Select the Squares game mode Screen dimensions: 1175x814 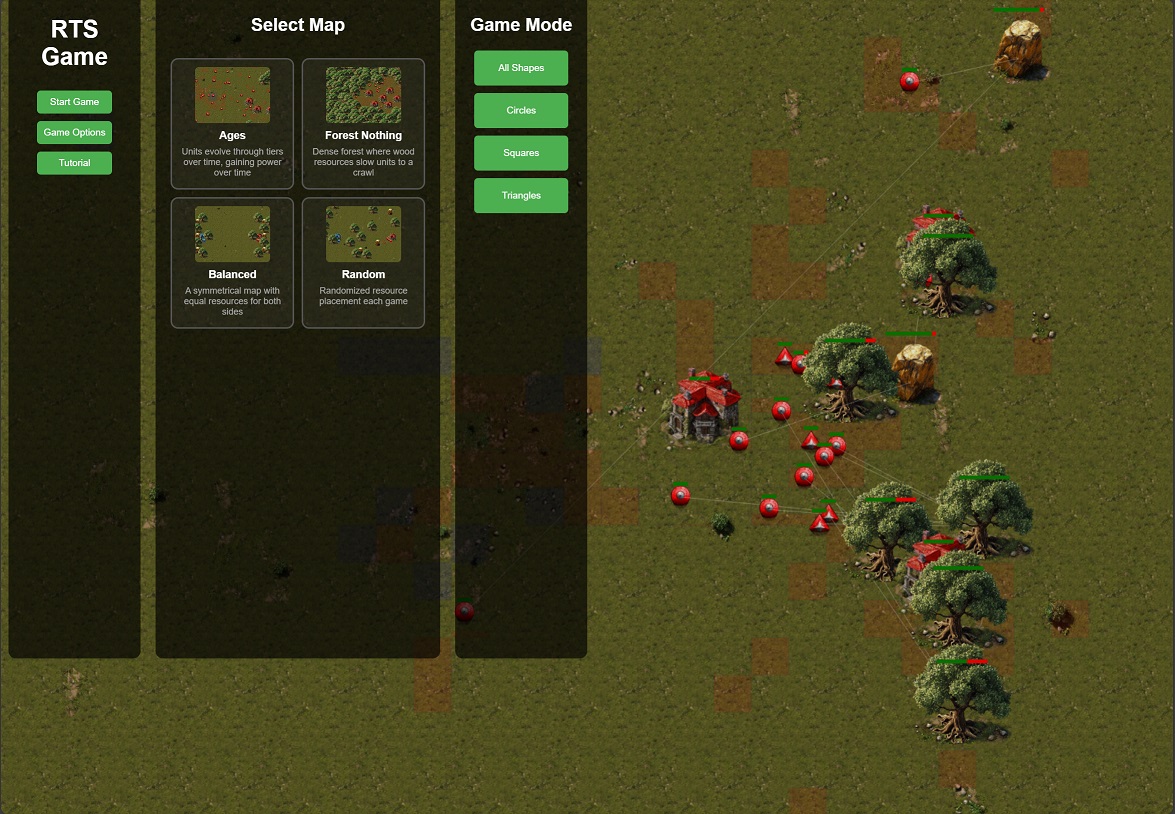(x=521, y=153)
